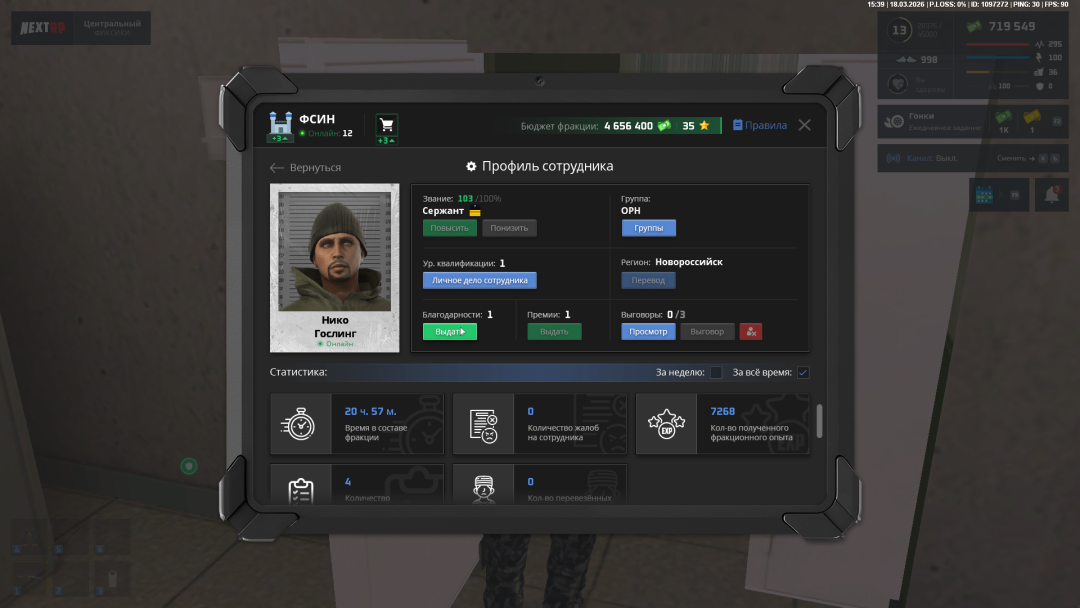This screenshot has width=1080, height=608.
Task: Open the Правила rules page
Action: 760,125
